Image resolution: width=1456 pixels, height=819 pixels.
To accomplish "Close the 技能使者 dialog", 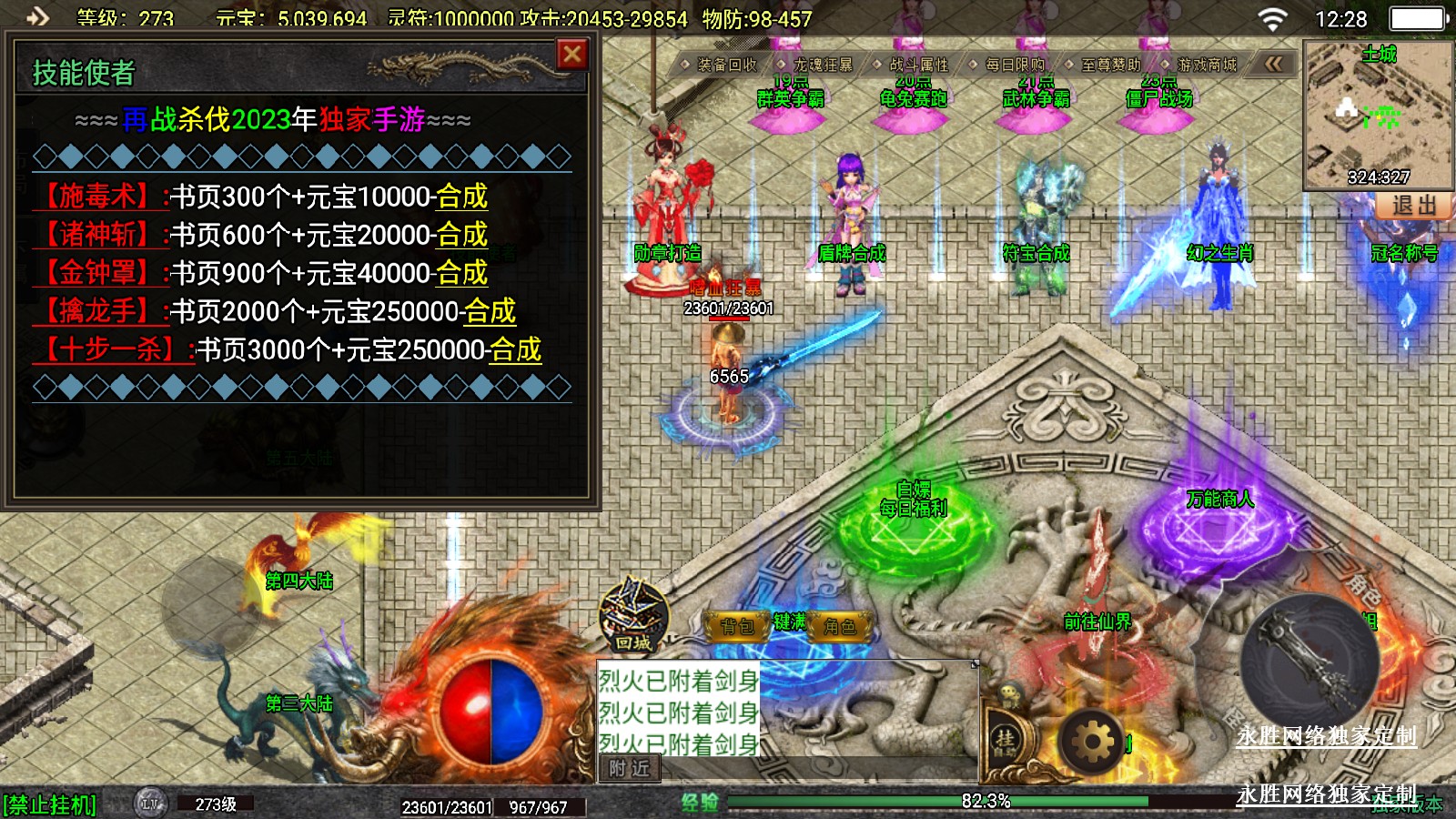I will pyautogui.click(x=572, y=56).
